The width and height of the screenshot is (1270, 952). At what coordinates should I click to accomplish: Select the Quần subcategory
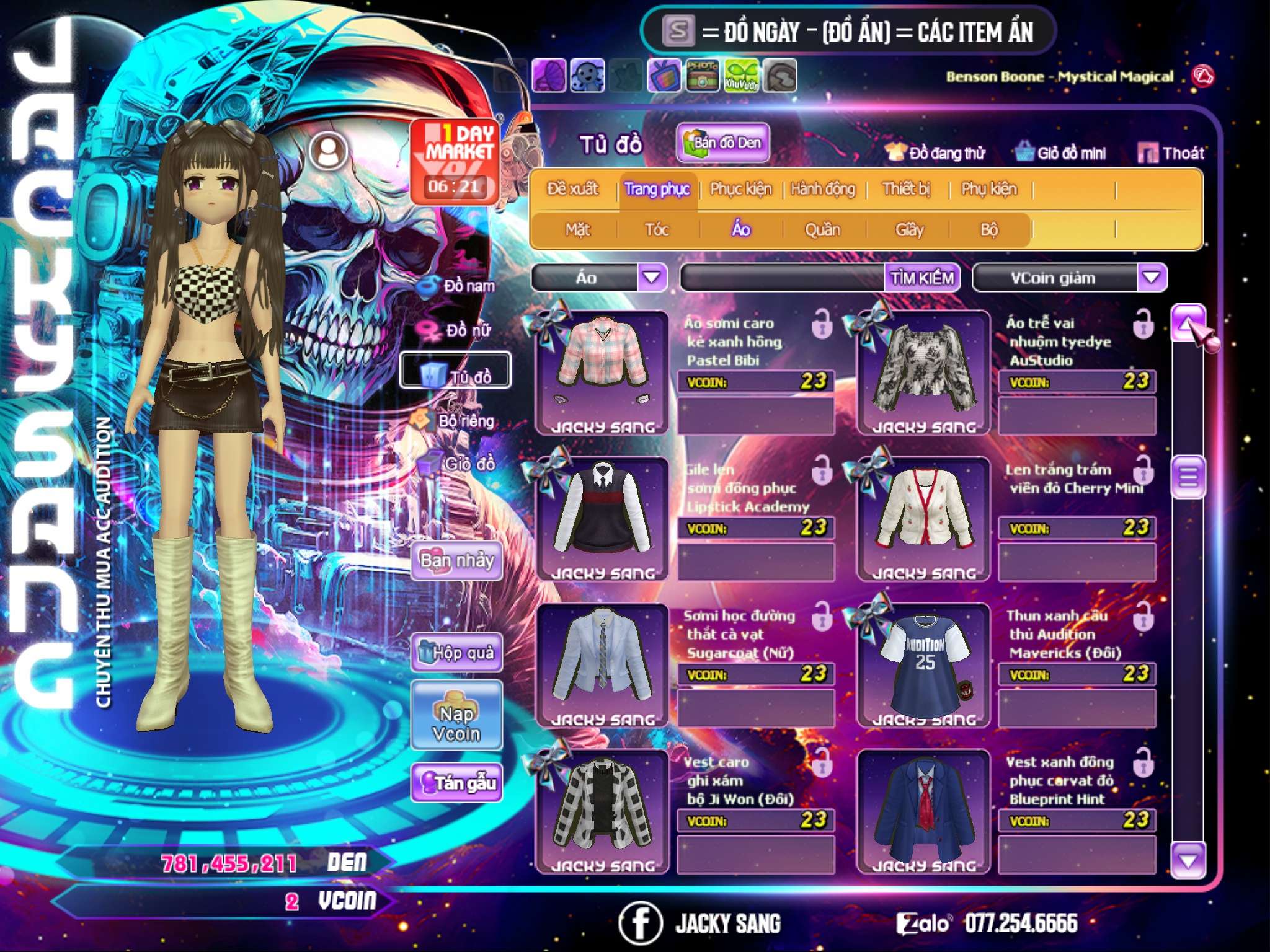coord(822,230)
